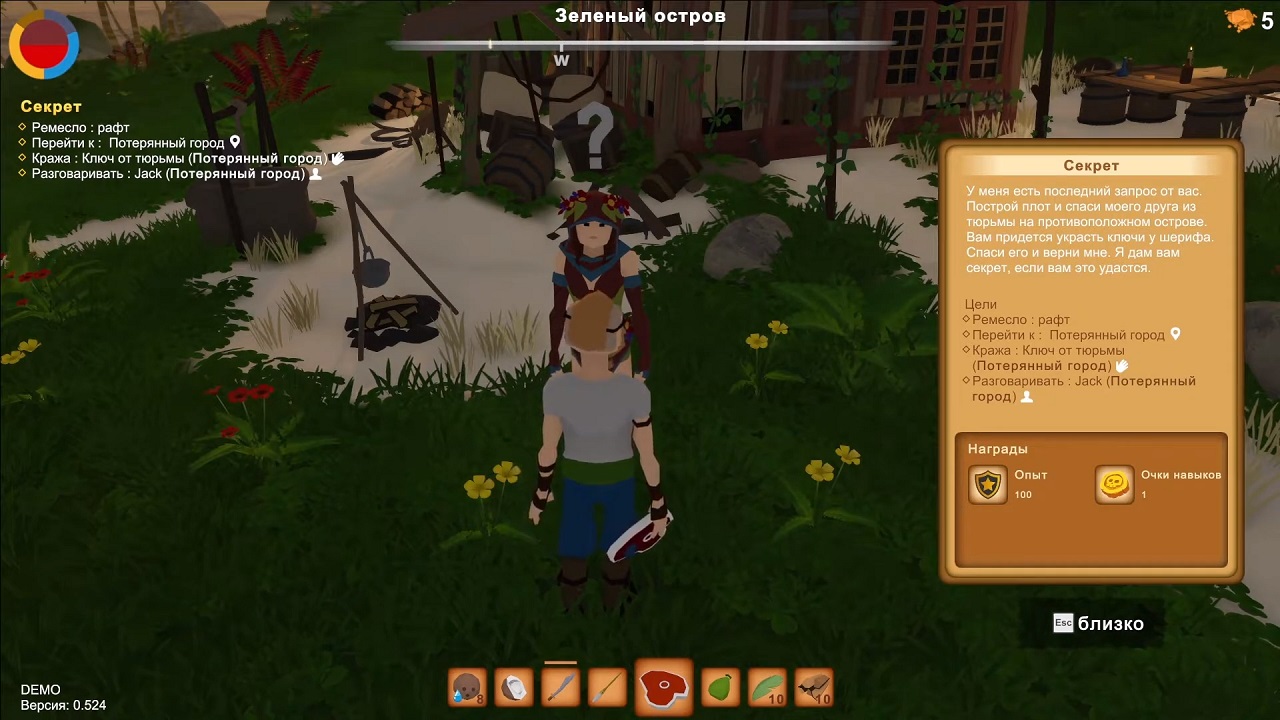Viewport: 1280px width, 720px height.
Task: Click the «Секрет» quest tracker title
Action: pos(51,107)
